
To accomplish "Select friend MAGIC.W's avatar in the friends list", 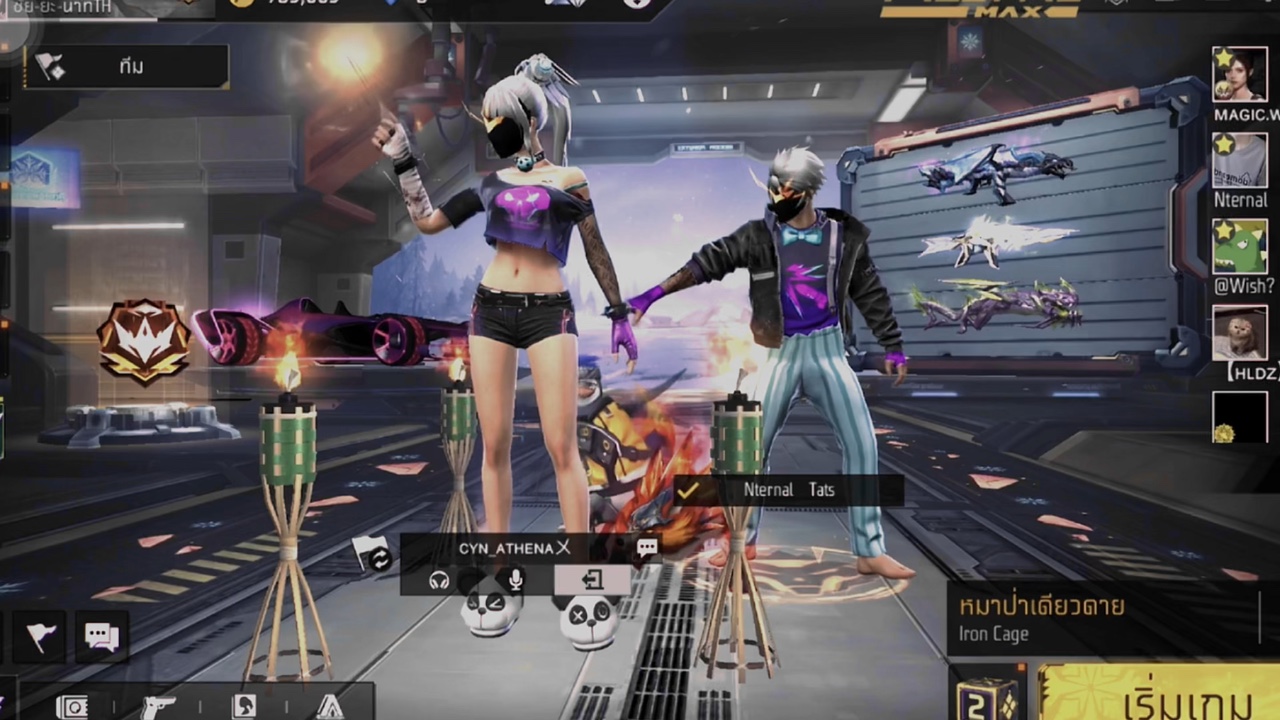I will click(x=1239, y=74).
